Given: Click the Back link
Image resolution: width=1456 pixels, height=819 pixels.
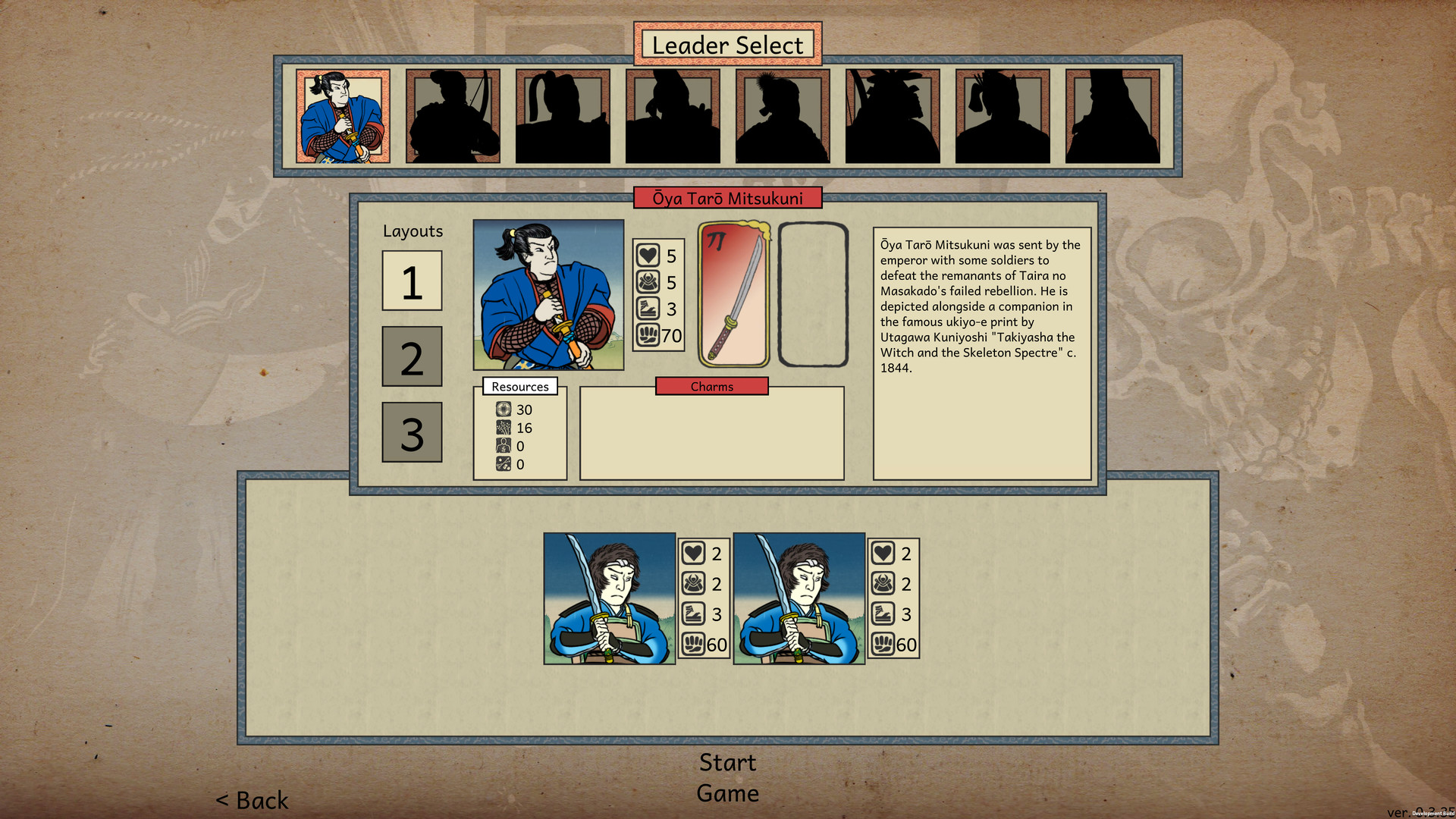Looking at the screenshot, I should (252, 800).
